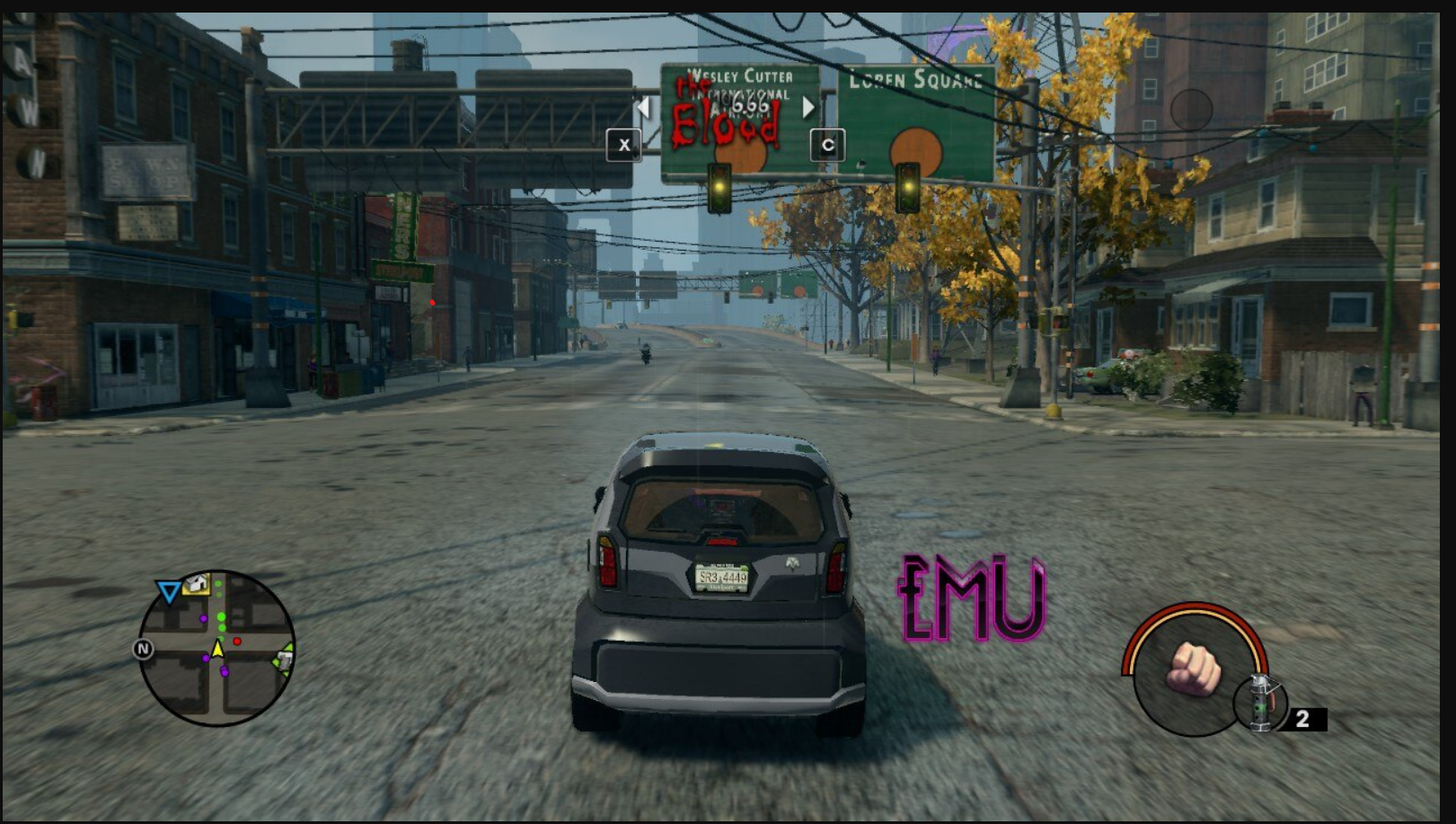
Task: Click the blue triangle marker on minimap
Action: [168, 591]
